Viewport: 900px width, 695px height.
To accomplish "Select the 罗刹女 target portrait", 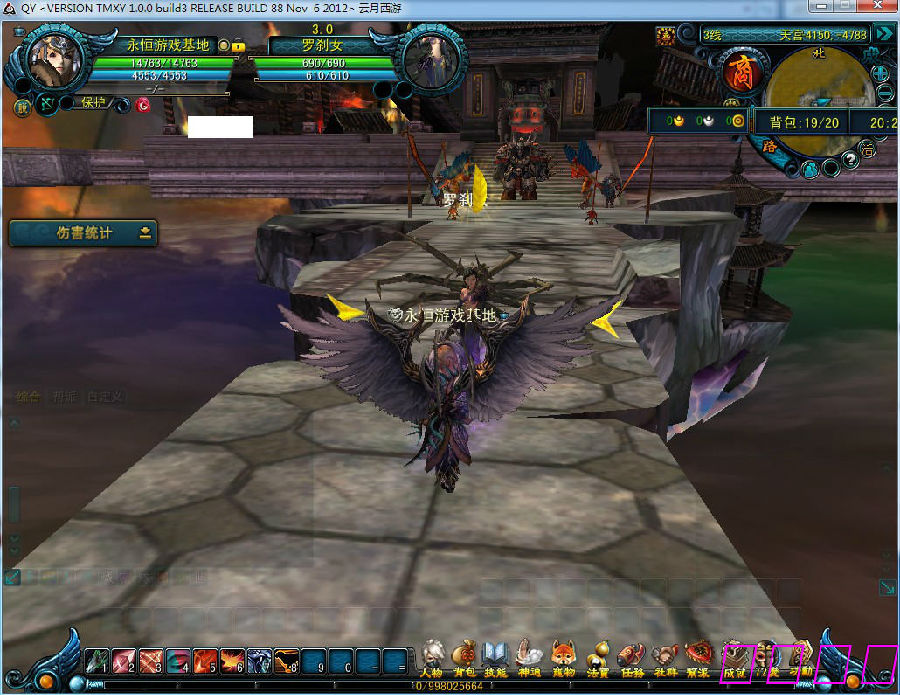I will click(431, 60).
